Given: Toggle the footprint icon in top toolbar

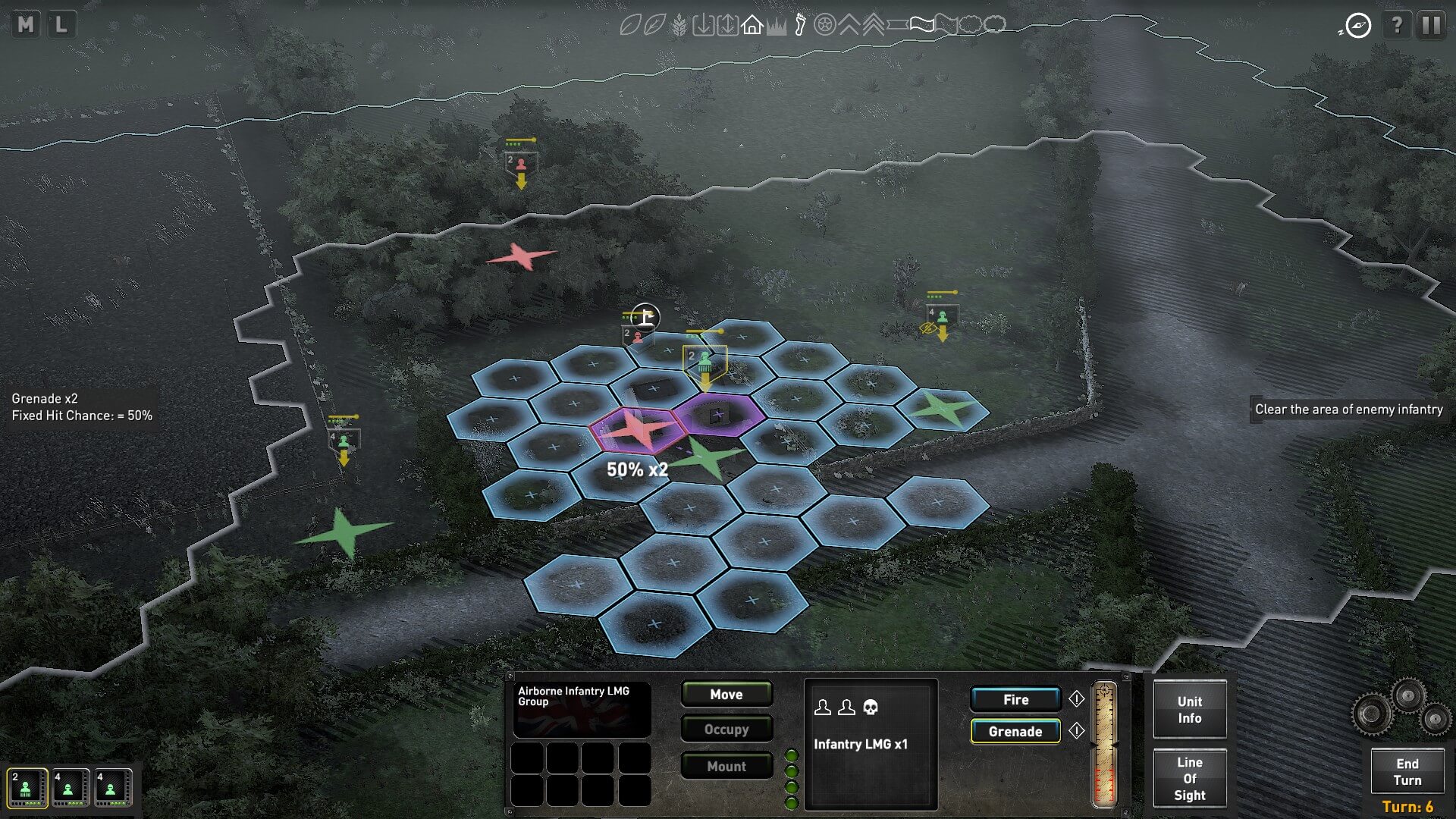Looking at the screenshot, I should click(x=800, y=26).
